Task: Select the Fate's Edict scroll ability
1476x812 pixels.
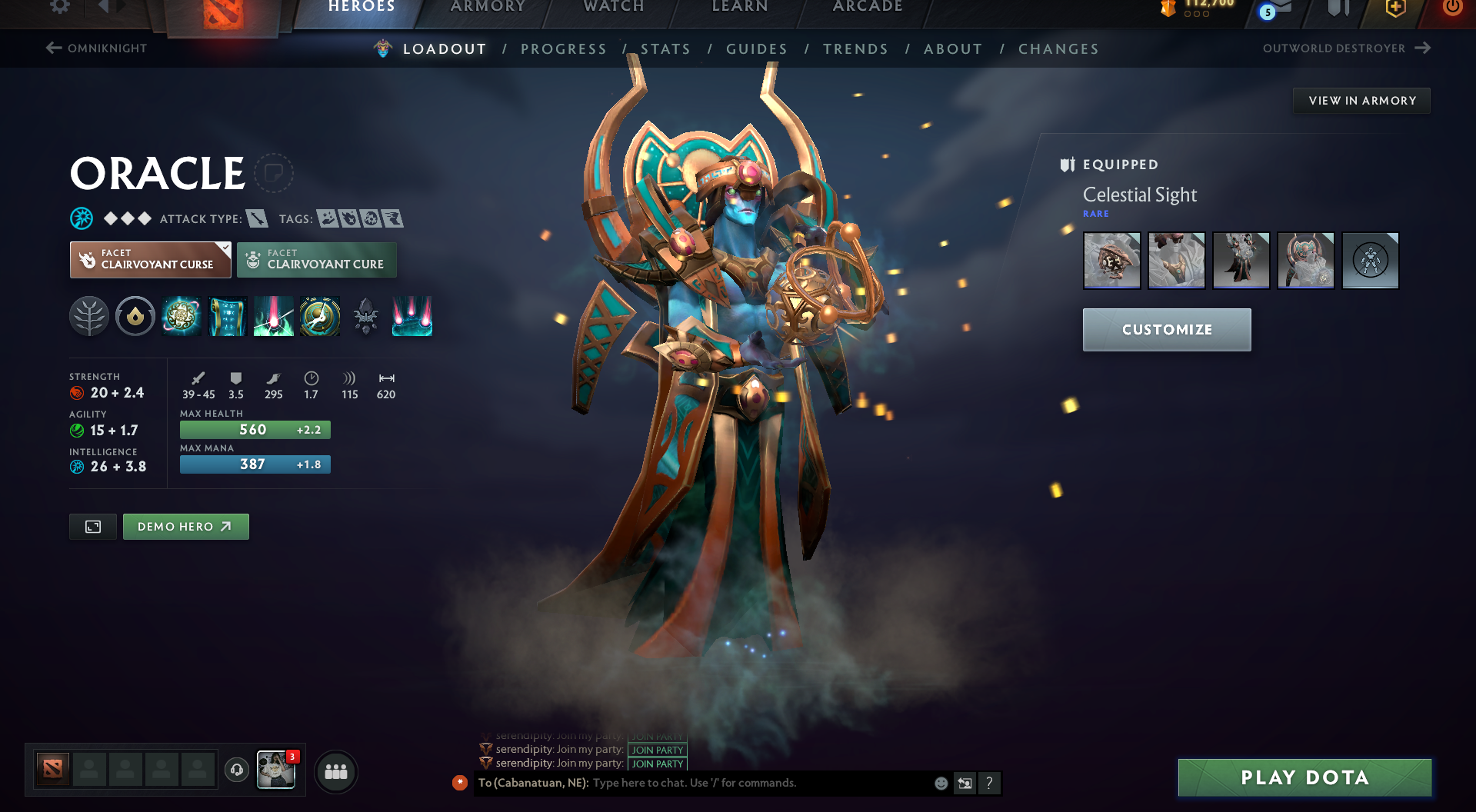Action: [228, 316]
